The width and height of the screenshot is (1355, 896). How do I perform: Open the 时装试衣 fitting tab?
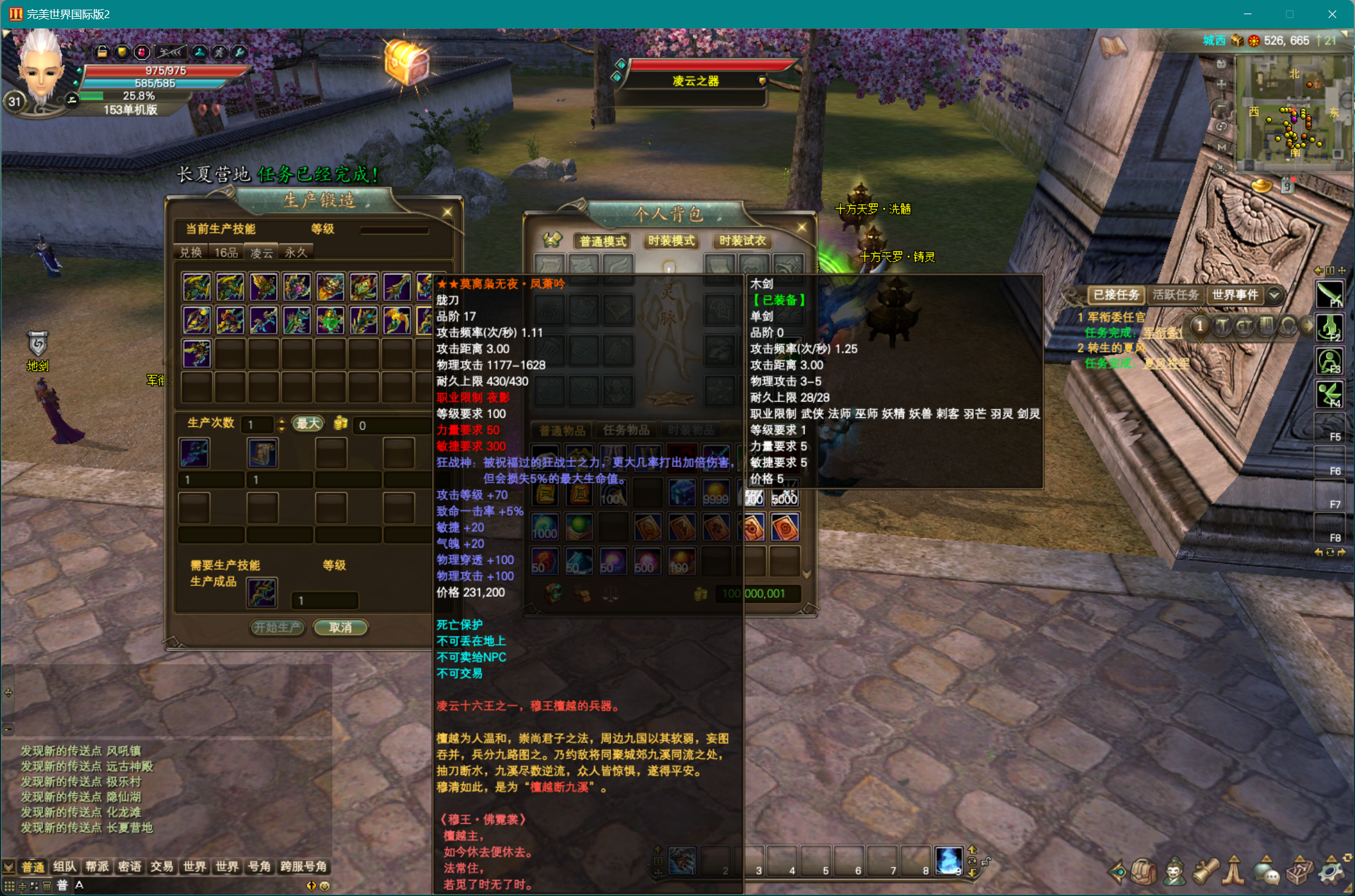[x=742, y=241]
